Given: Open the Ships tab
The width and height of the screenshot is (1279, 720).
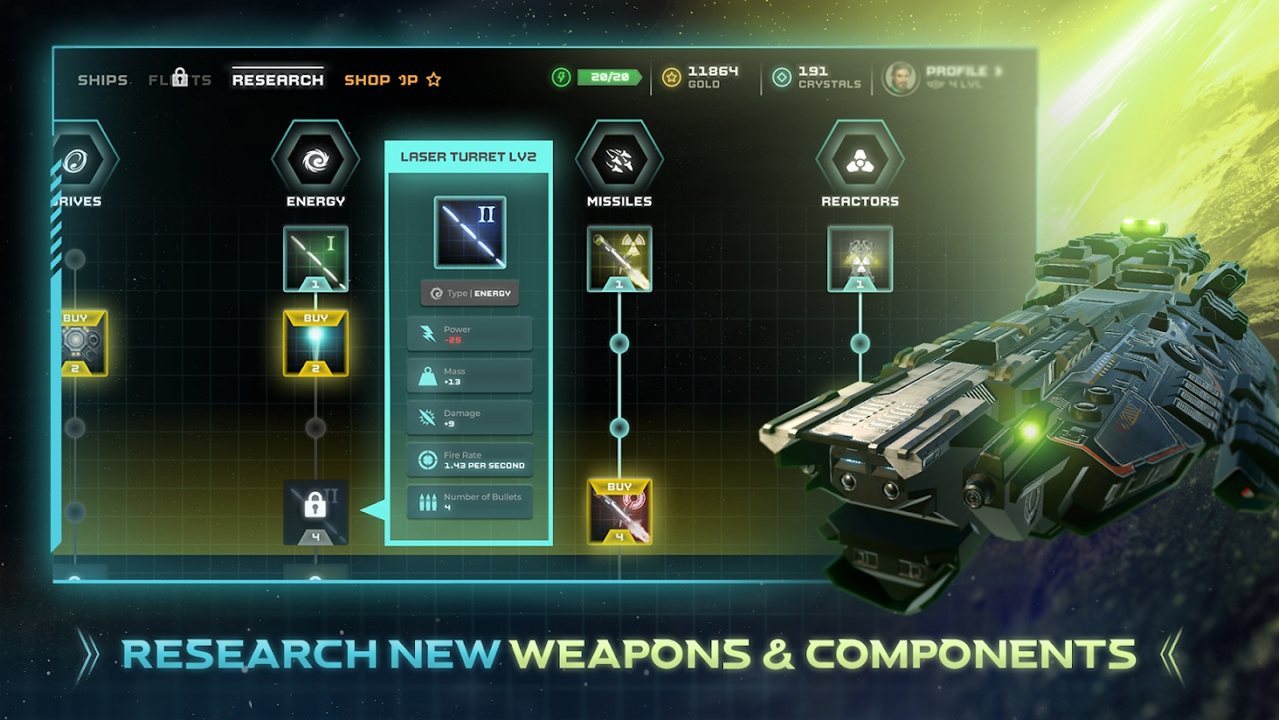Looking at the screenshot, I should [x=103, y=80].
